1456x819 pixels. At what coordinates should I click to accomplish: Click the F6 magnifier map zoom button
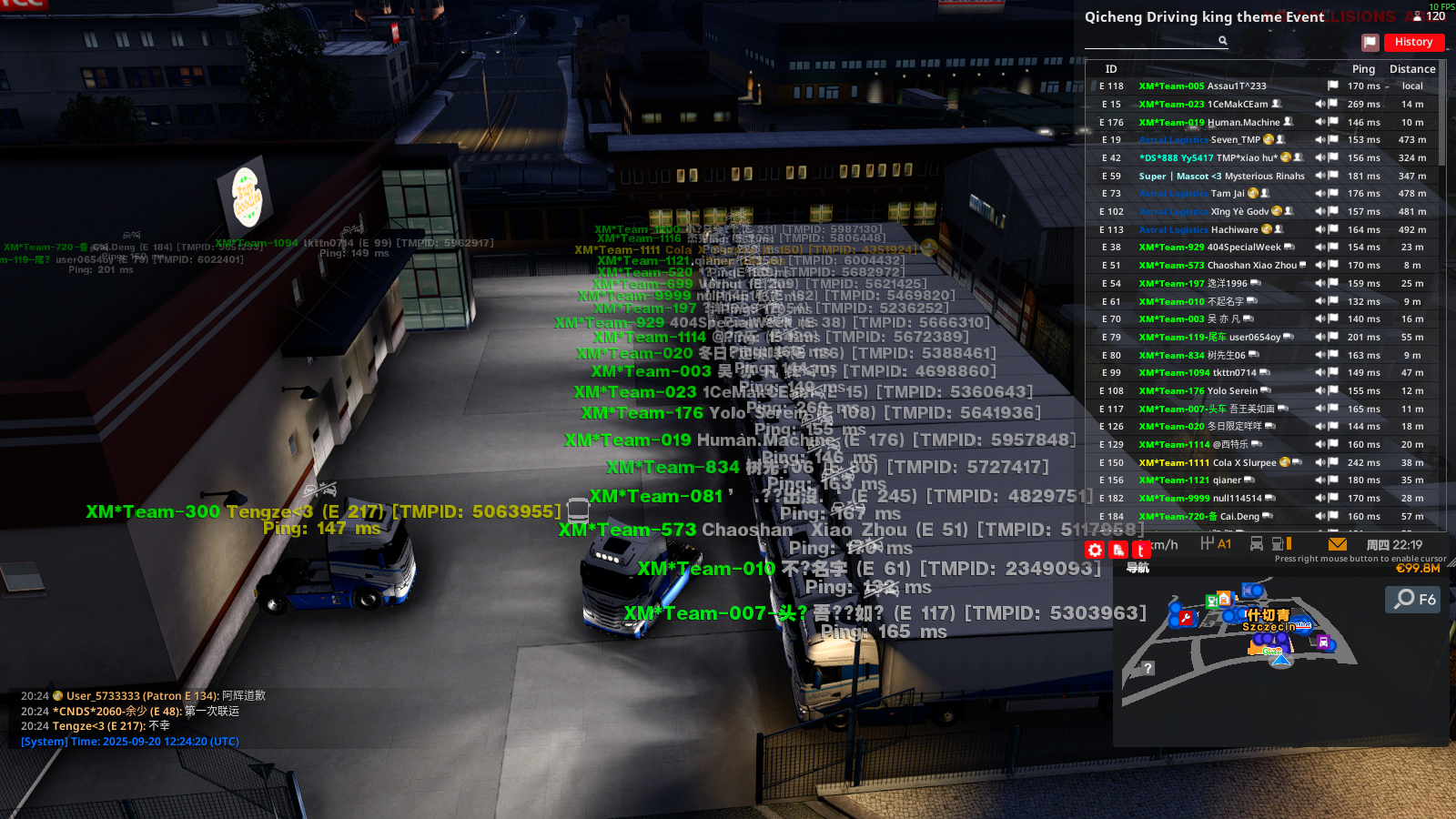click(1413, 599)
